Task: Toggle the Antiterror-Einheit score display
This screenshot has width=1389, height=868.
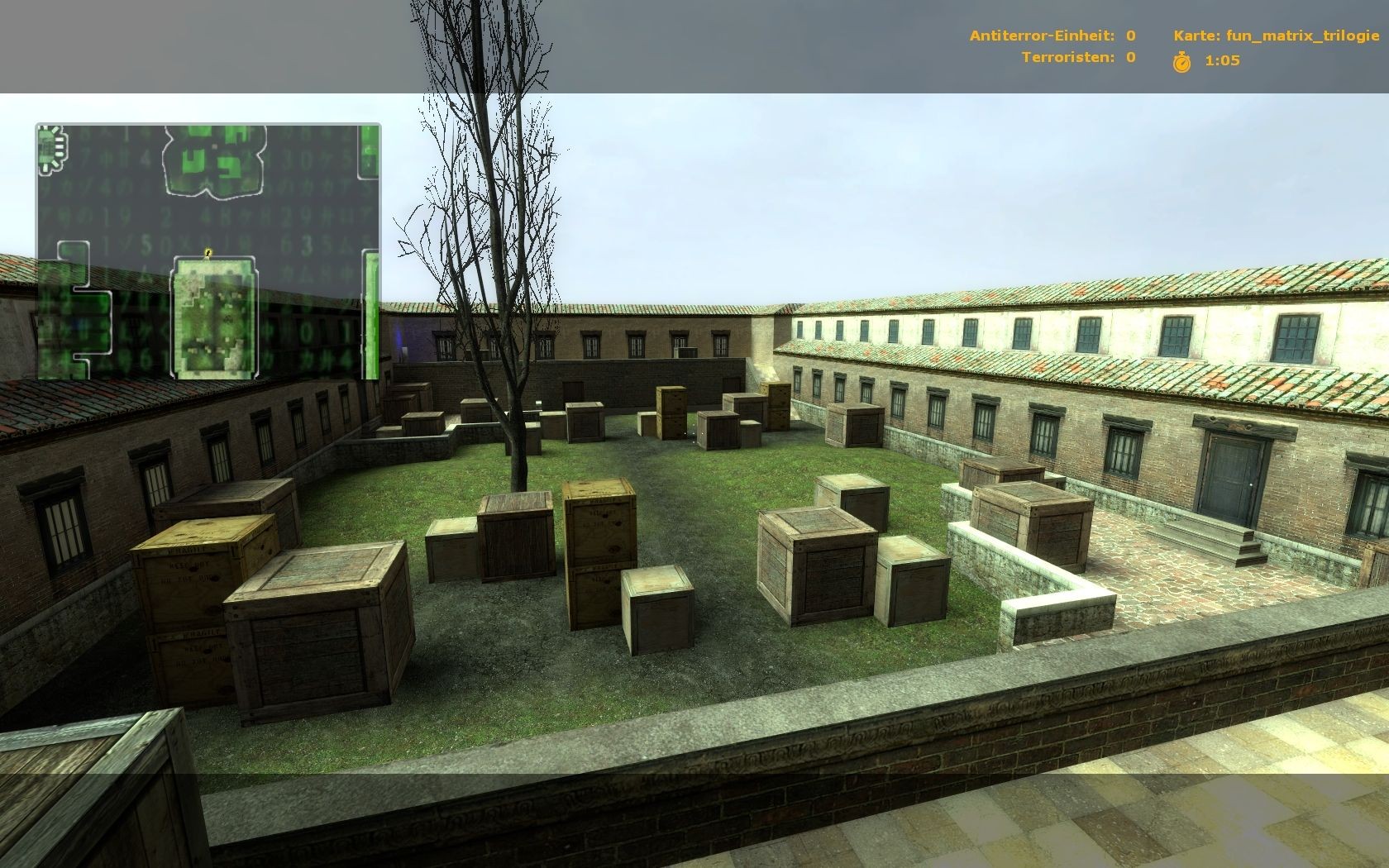Action: tap(1050, 36)
